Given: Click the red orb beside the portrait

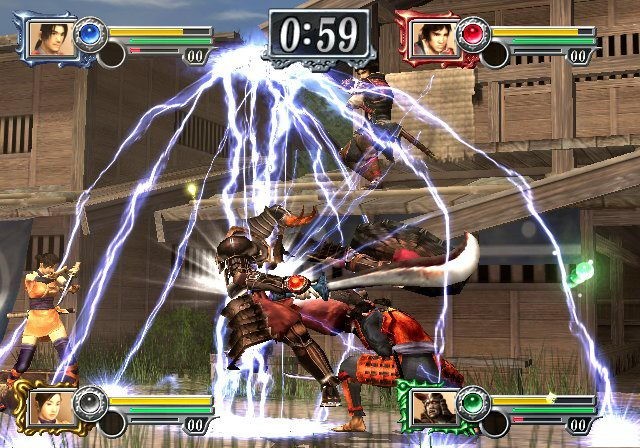Looking at the screenshot, I should pyautogui.click(x=472, y=33).
